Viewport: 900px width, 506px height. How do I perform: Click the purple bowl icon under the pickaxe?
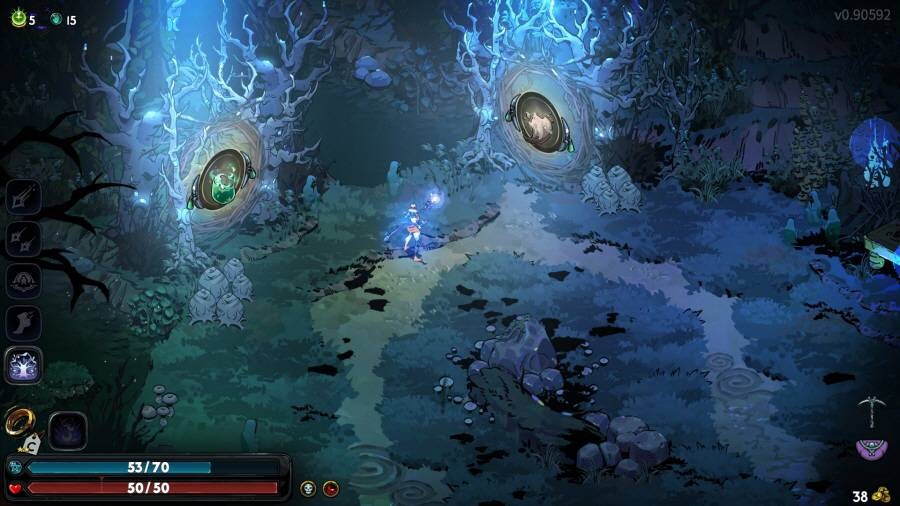872,449
